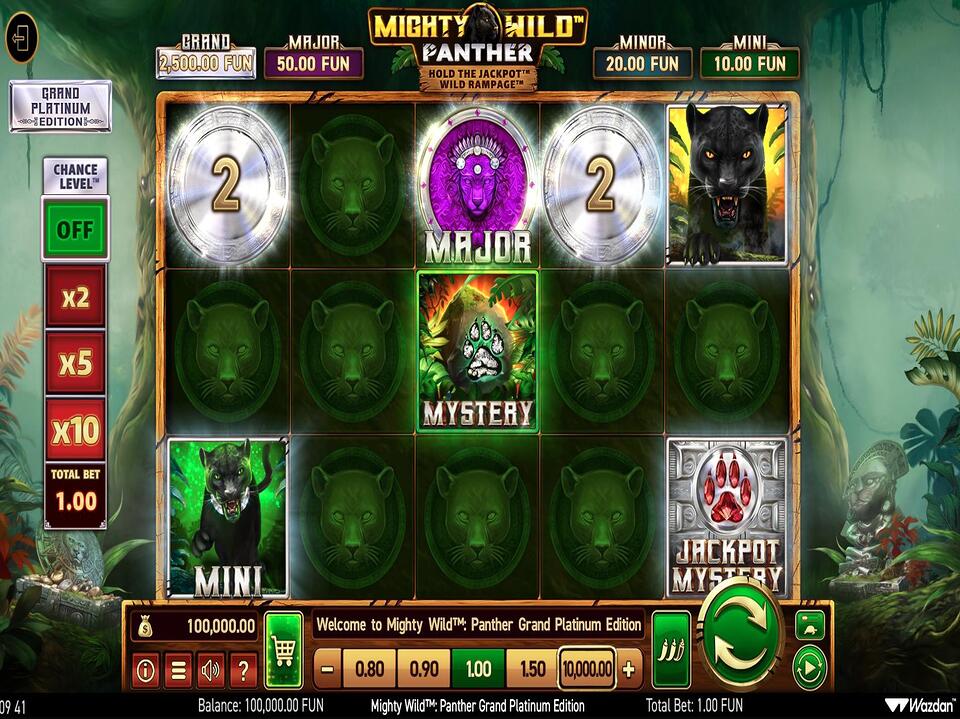Set bet to 0.90

tap(424, 669)
